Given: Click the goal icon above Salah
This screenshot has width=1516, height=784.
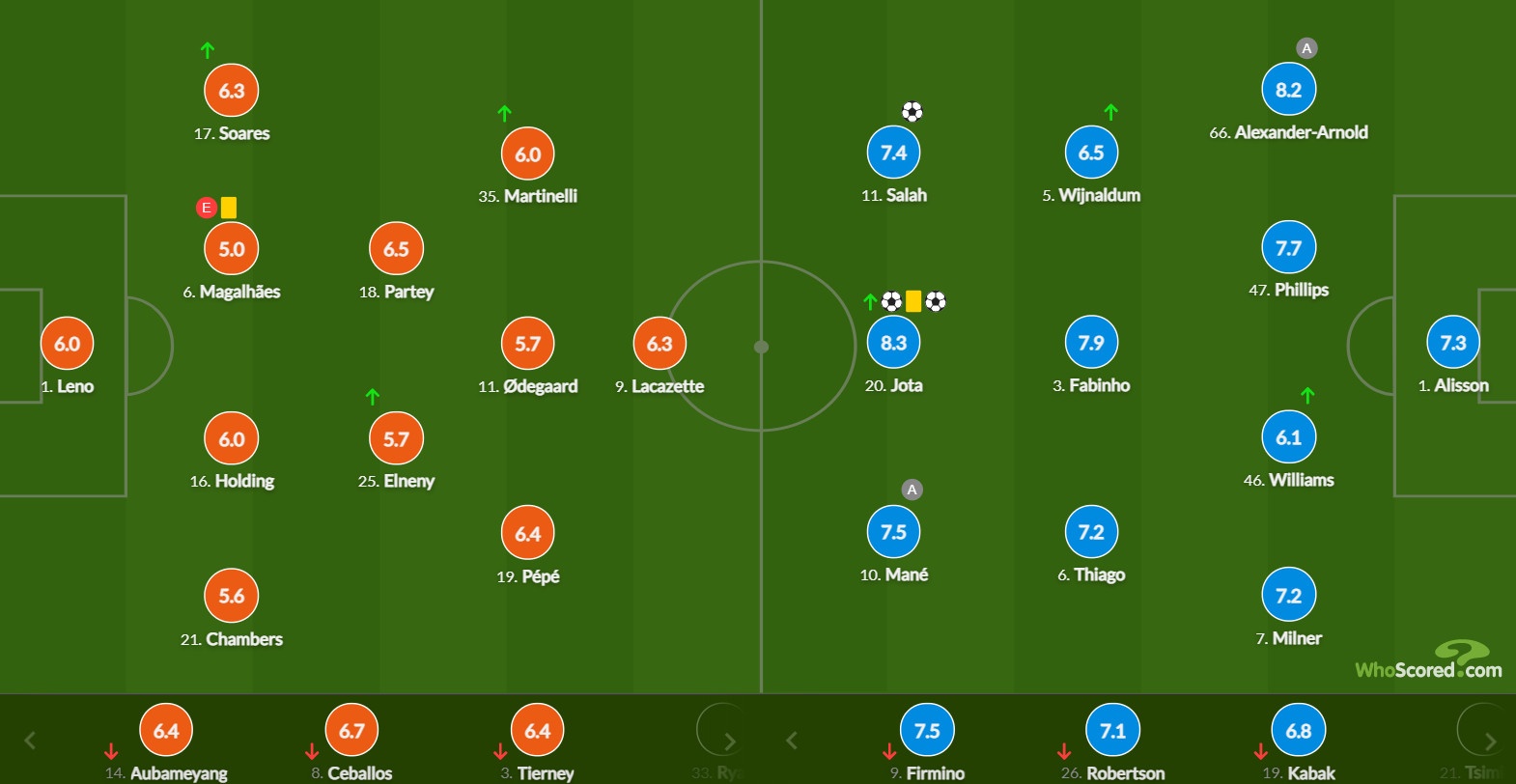Looking at the screenshot, I should pos(912,111).
